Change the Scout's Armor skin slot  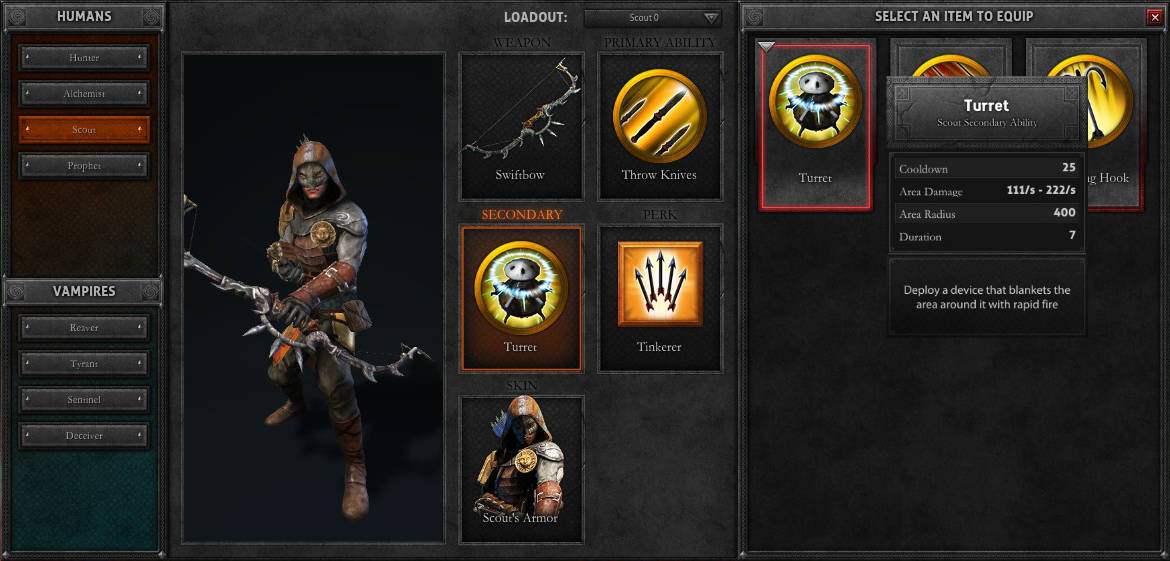click(x=520, y=468)
